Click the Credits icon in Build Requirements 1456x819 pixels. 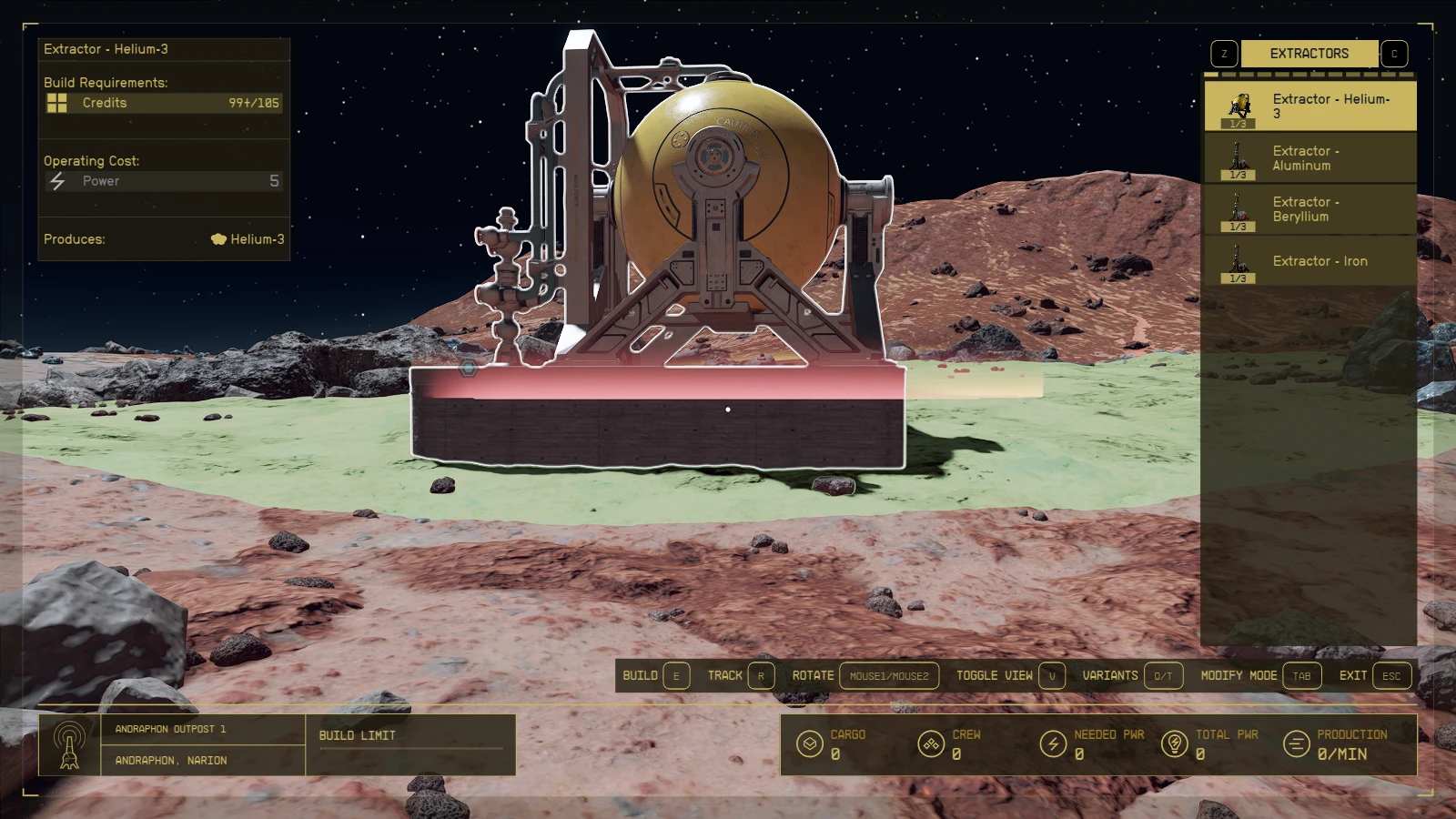tap(57, 102)
